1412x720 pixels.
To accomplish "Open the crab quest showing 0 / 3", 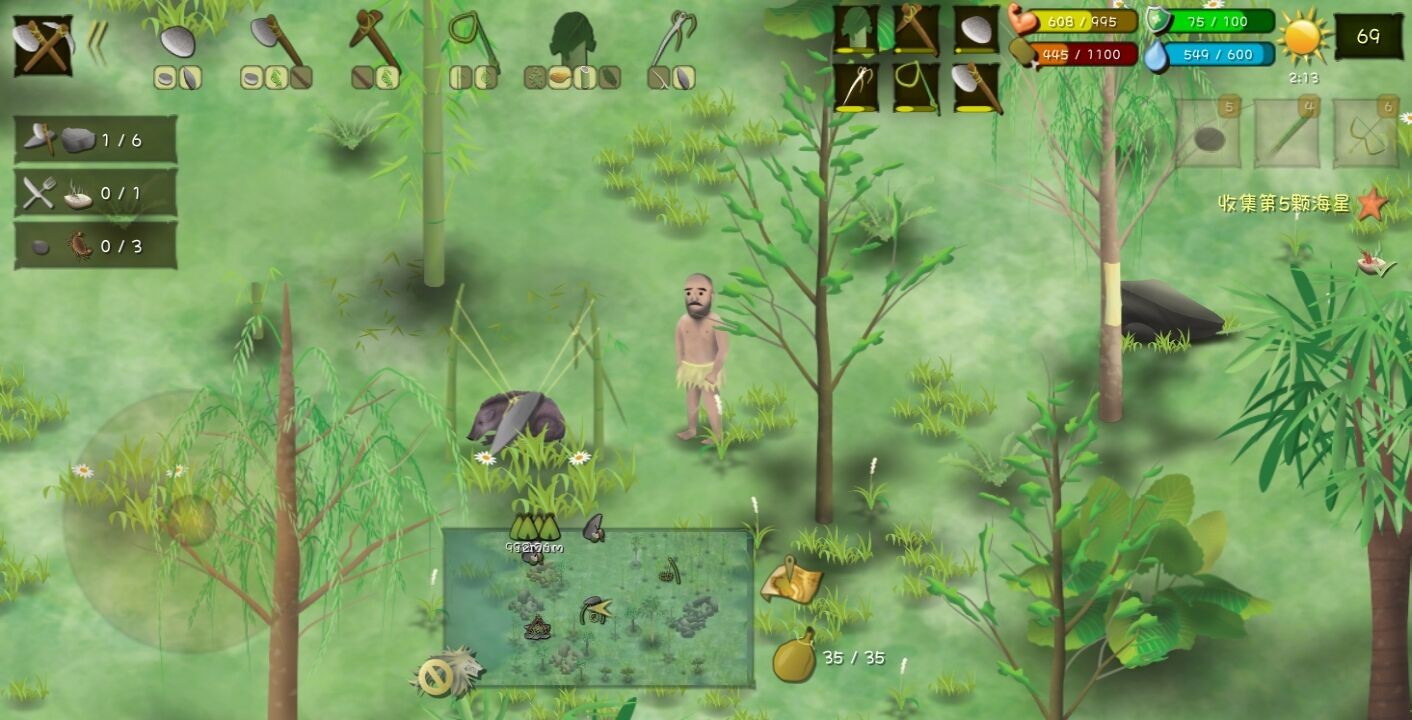I will click(96, 246).
